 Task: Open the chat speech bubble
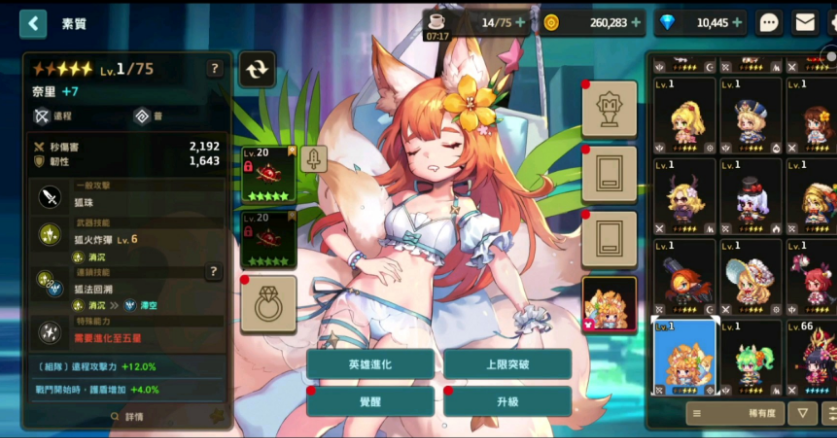pos(769,22)
